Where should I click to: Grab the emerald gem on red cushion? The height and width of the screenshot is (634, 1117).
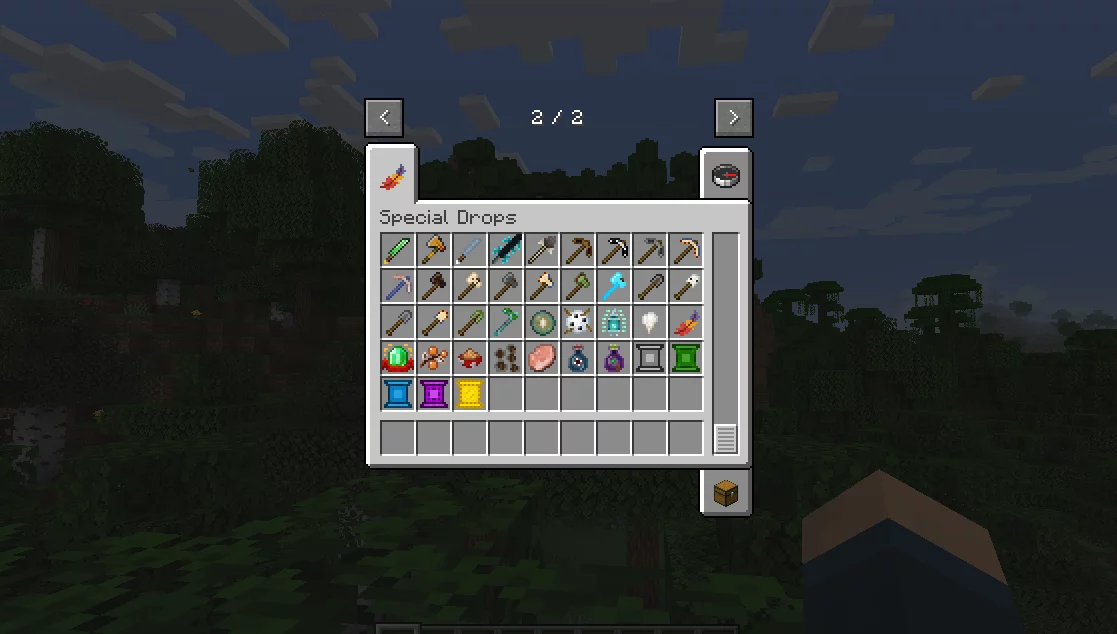tap(398, 358)
